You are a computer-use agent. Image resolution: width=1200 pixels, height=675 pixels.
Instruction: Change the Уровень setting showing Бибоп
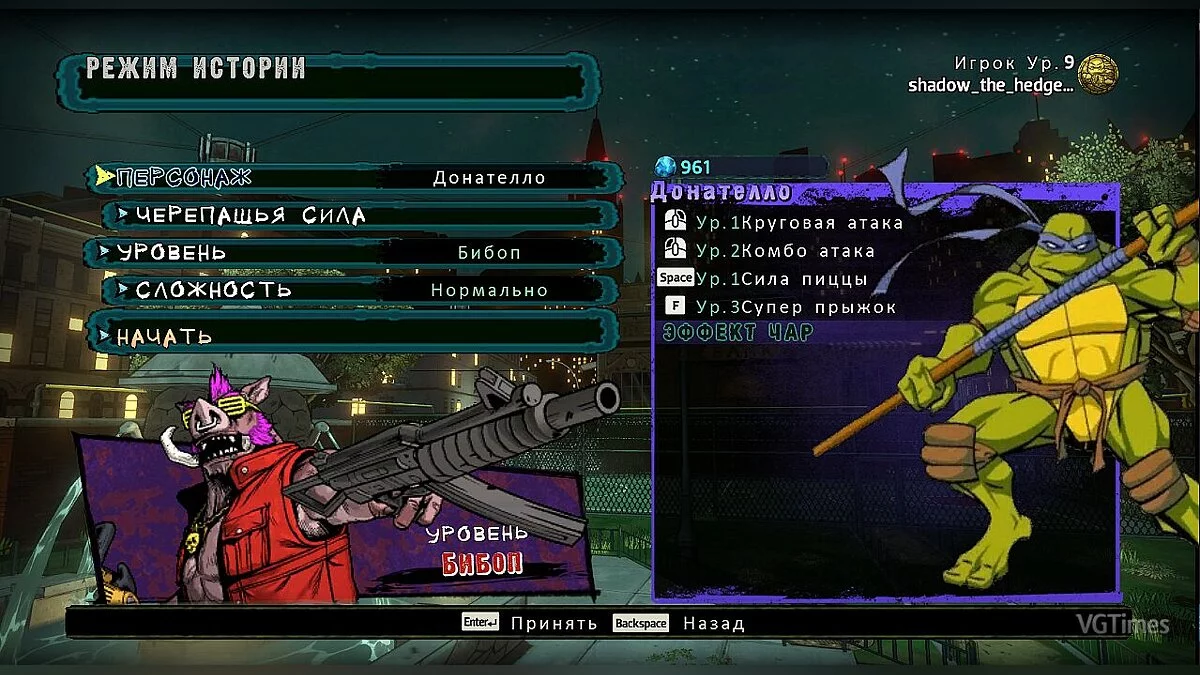point(354,252)
